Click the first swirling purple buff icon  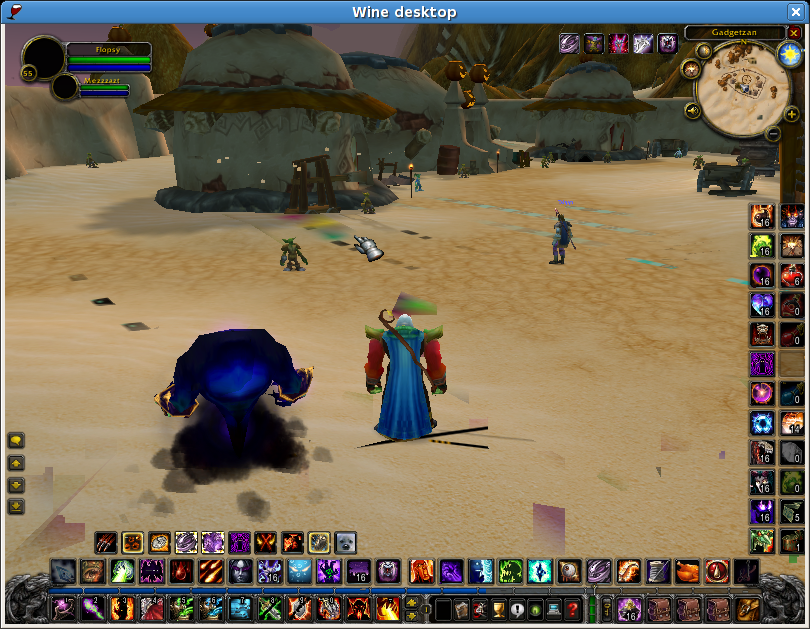click(x=569, y=43)
